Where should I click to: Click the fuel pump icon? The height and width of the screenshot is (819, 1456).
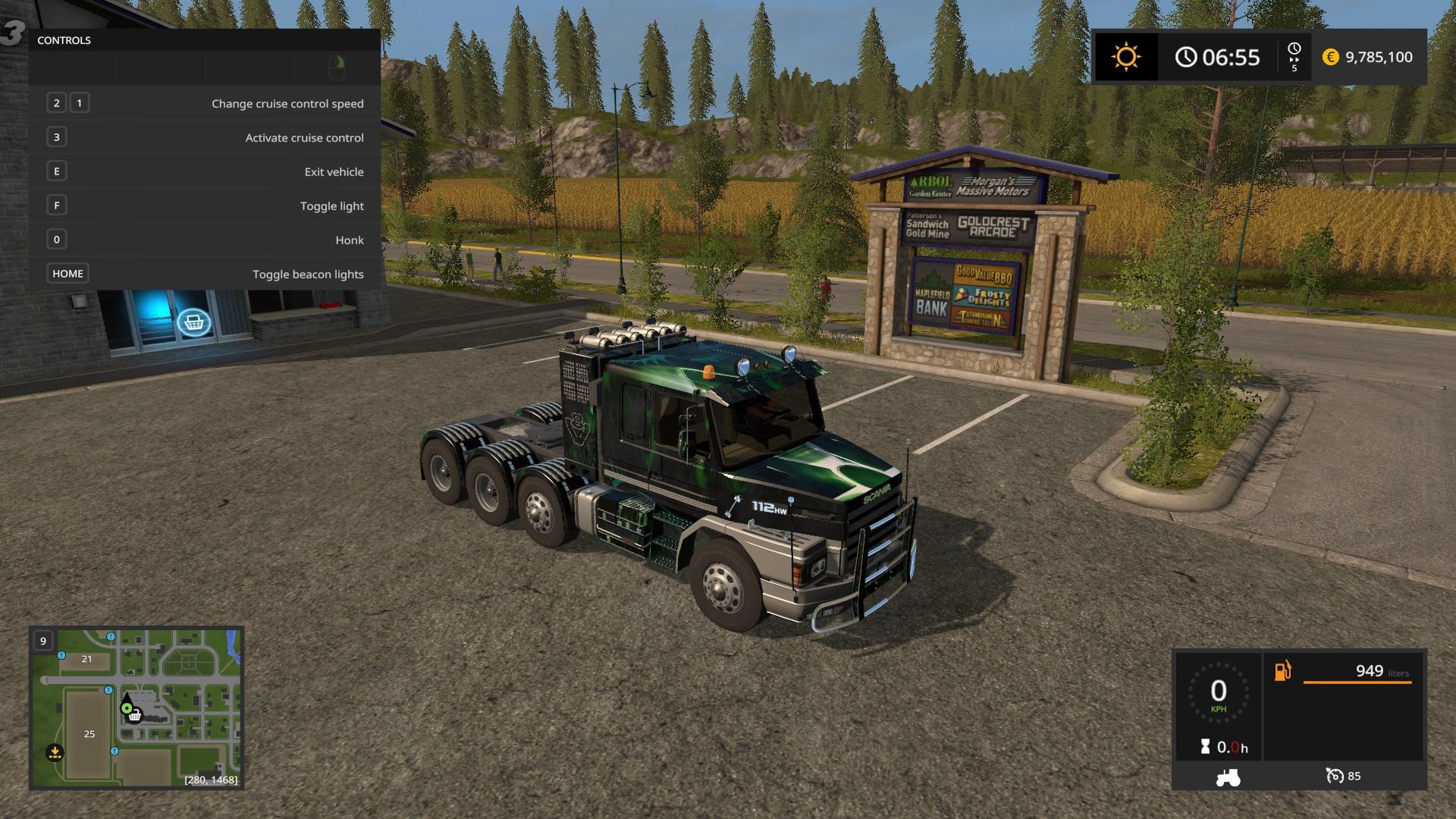(x=1282, y=671)
